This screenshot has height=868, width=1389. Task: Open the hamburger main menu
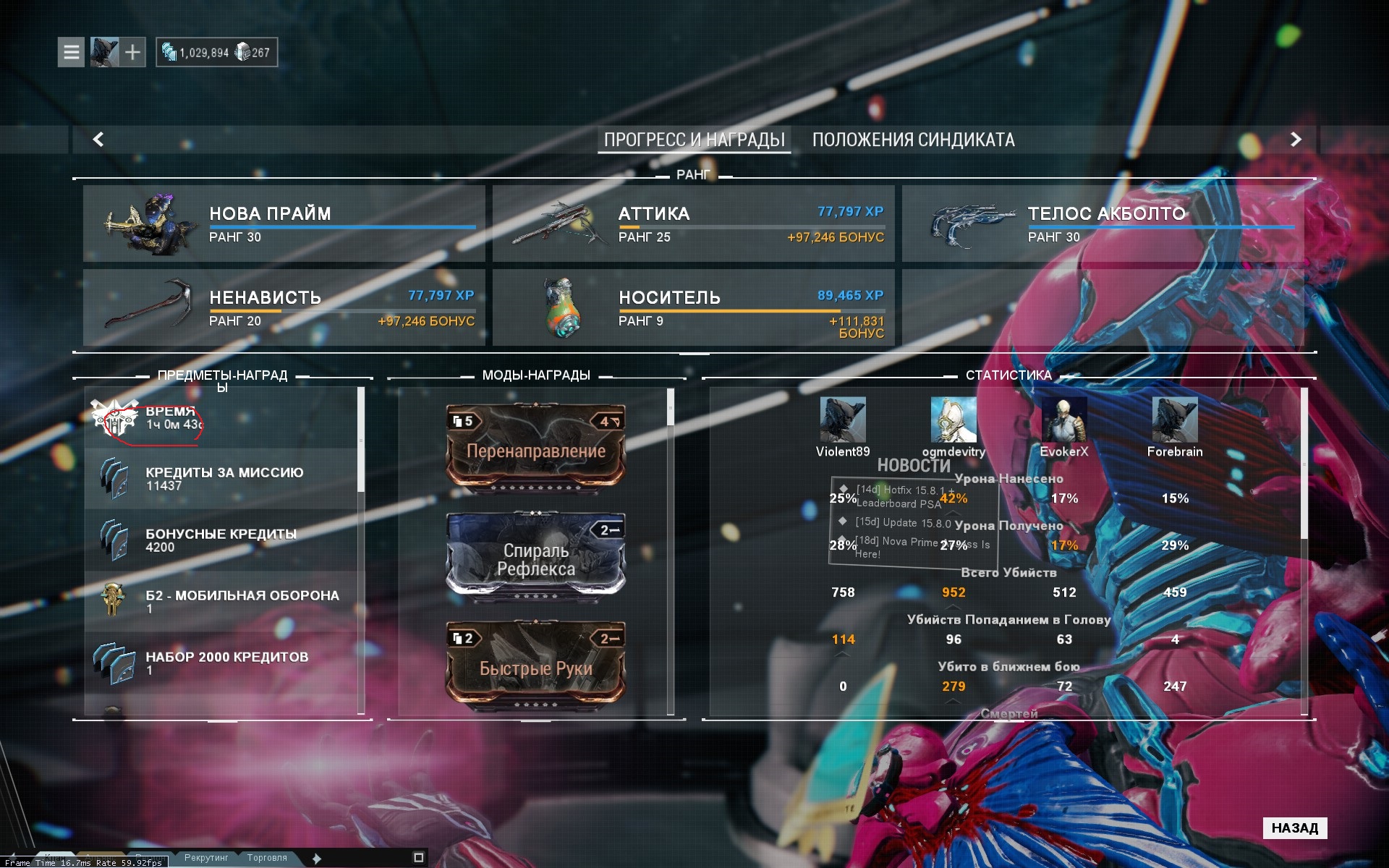71,52
